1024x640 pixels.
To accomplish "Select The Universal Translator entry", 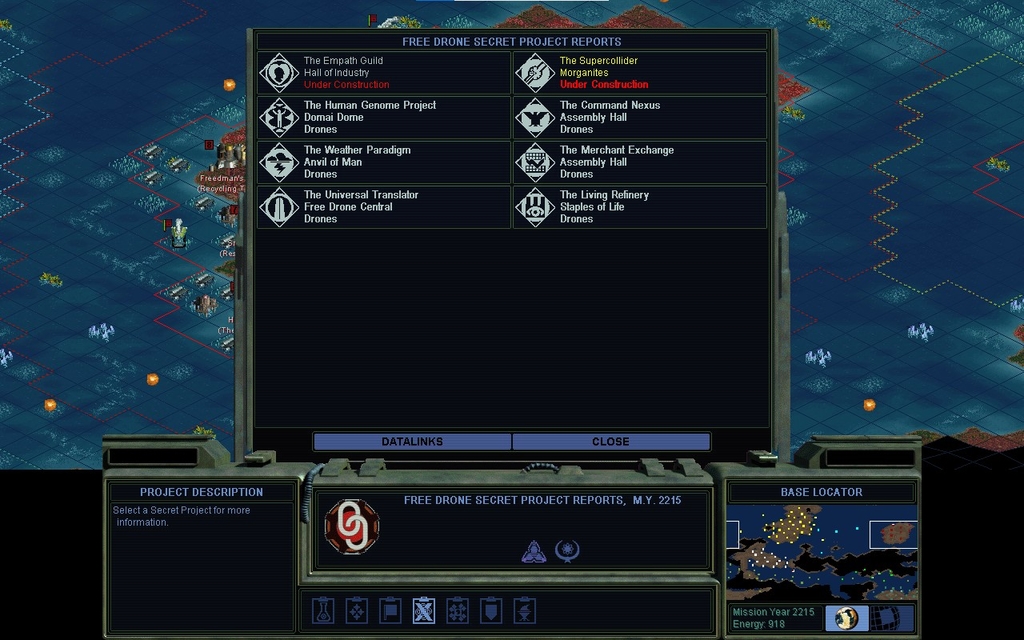I will pos(384,207).
